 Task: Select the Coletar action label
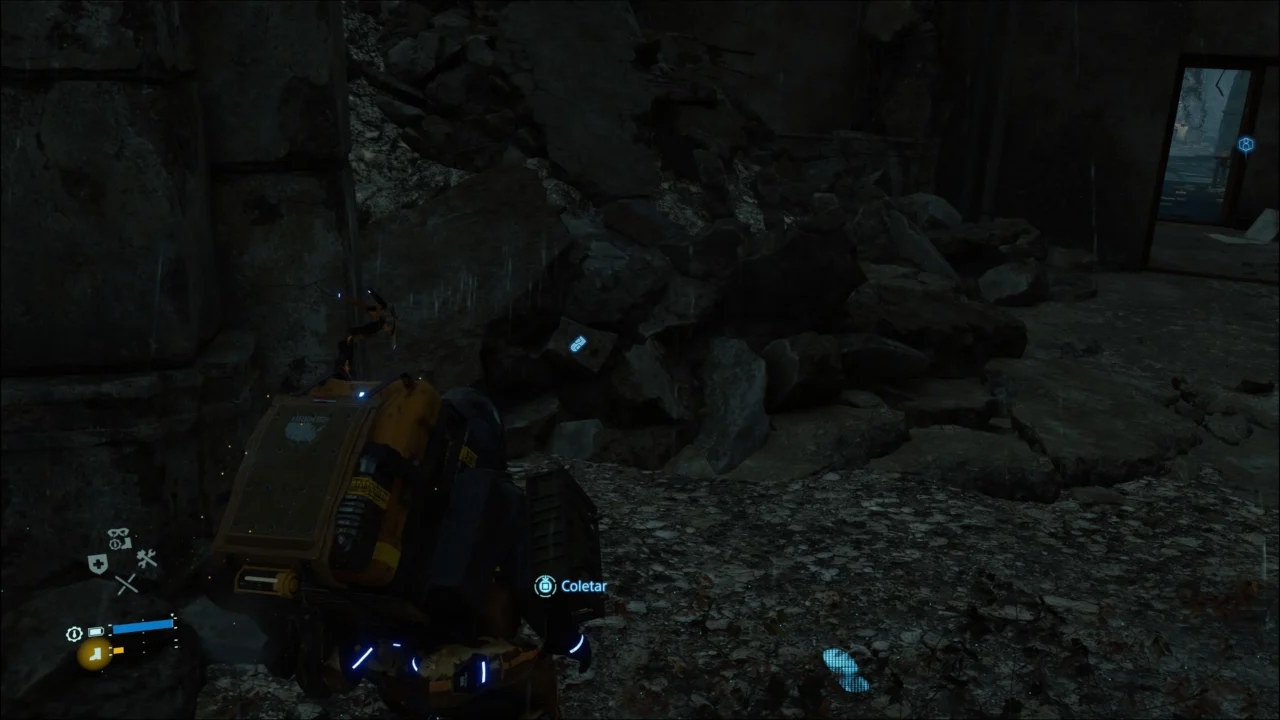[x=585, y=586]
